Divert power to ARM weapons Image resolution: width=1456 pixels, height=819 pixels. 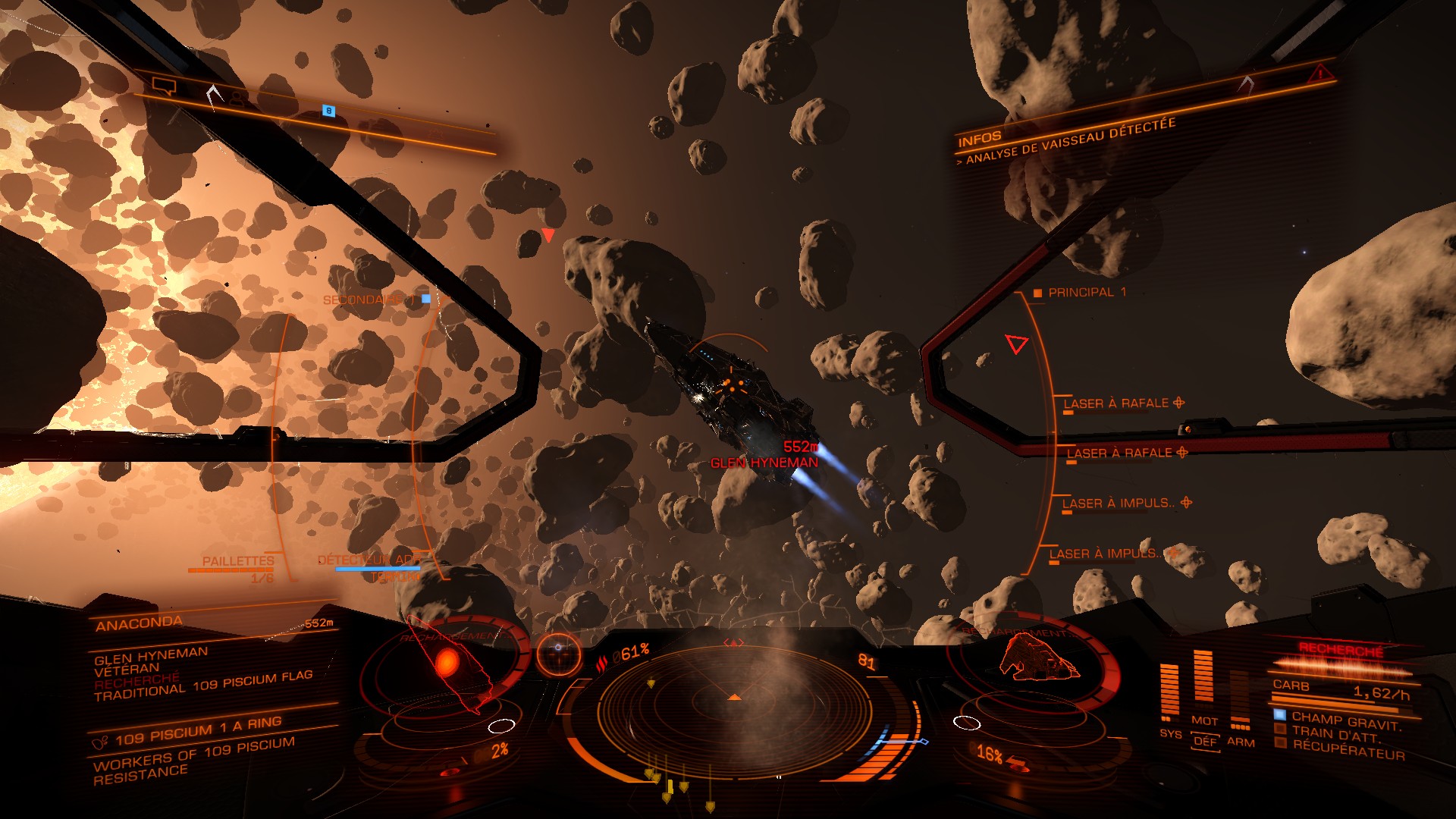(x=1241, y=742)
